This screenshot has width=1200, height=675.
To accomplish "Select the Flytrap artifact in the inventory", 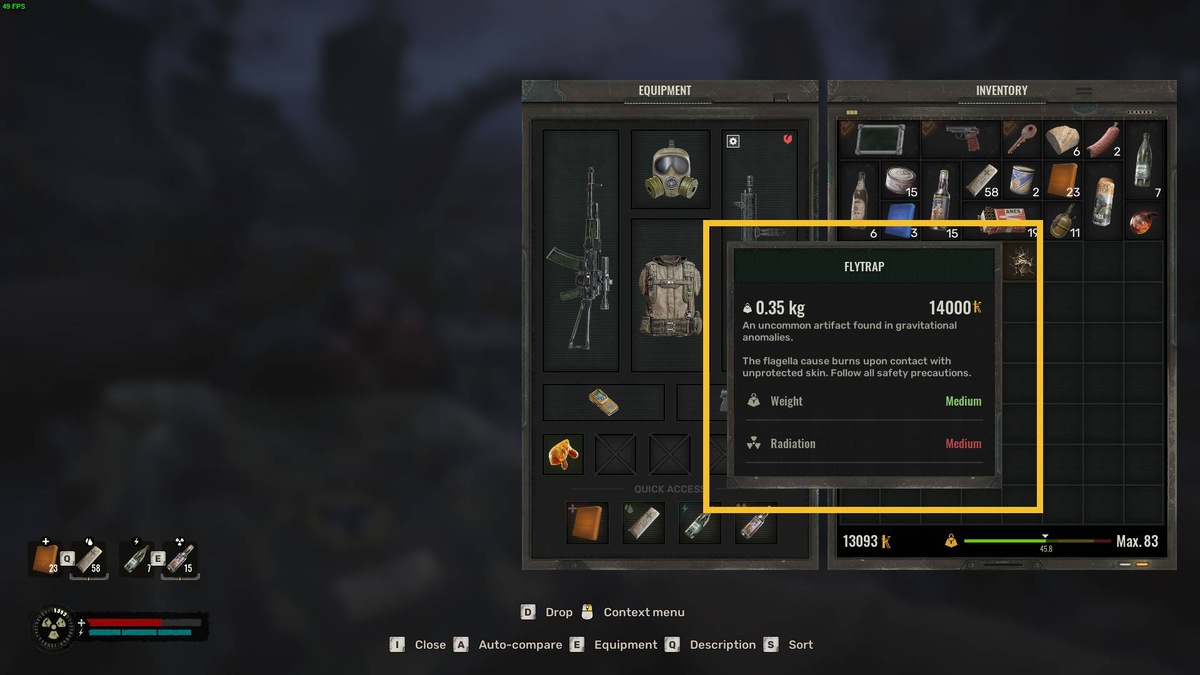I will pos(1019,261).
